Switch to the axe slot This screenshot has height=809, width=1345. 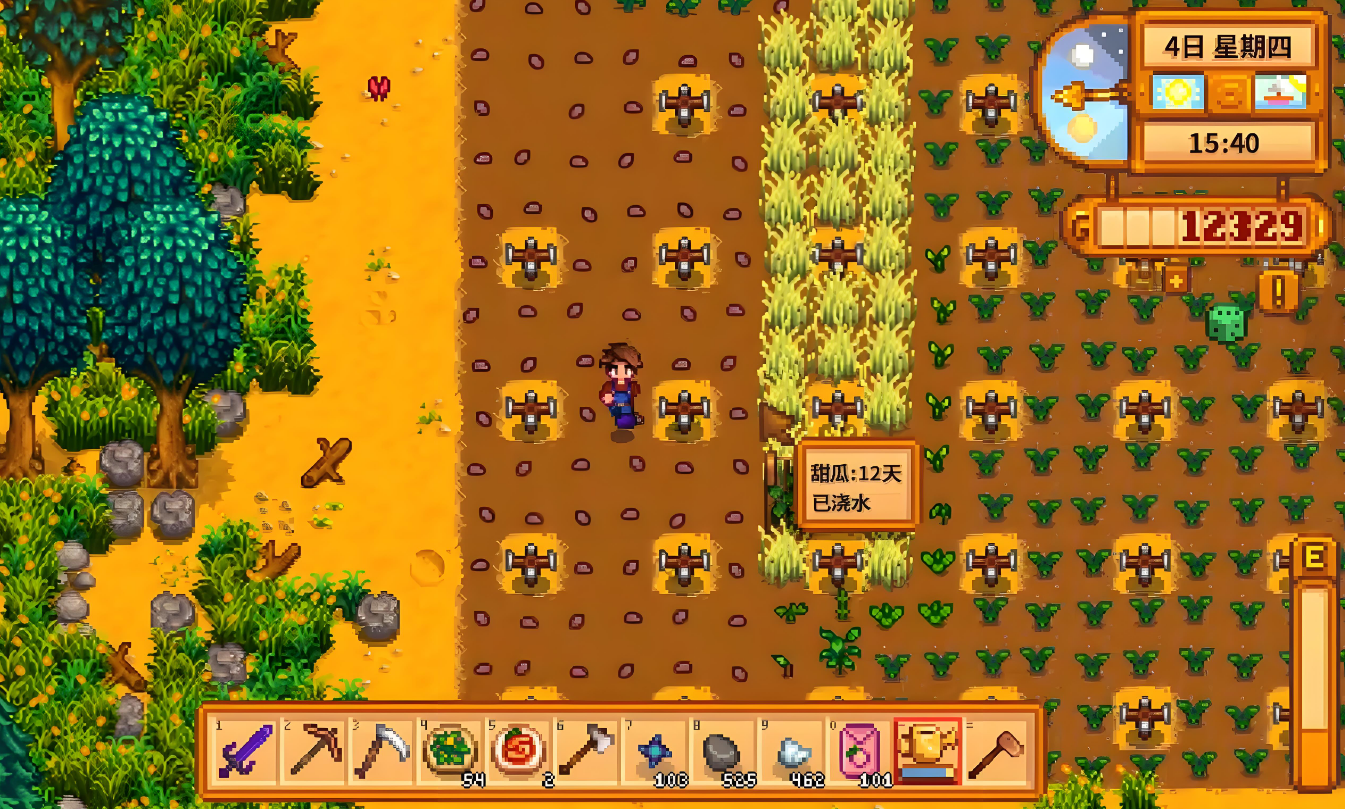586,751
